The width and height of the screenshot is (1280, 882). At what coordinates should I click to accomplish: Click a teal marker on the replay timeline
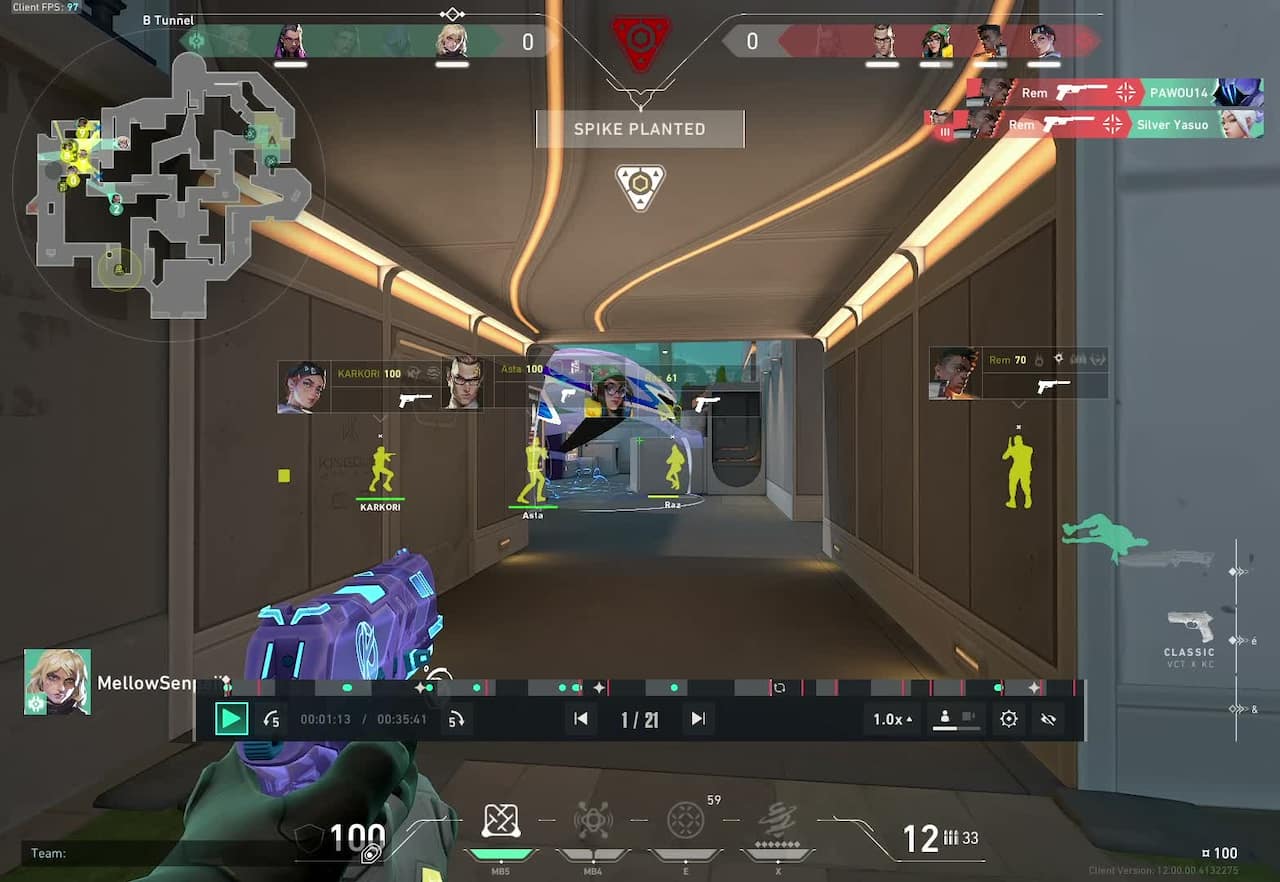347,687
